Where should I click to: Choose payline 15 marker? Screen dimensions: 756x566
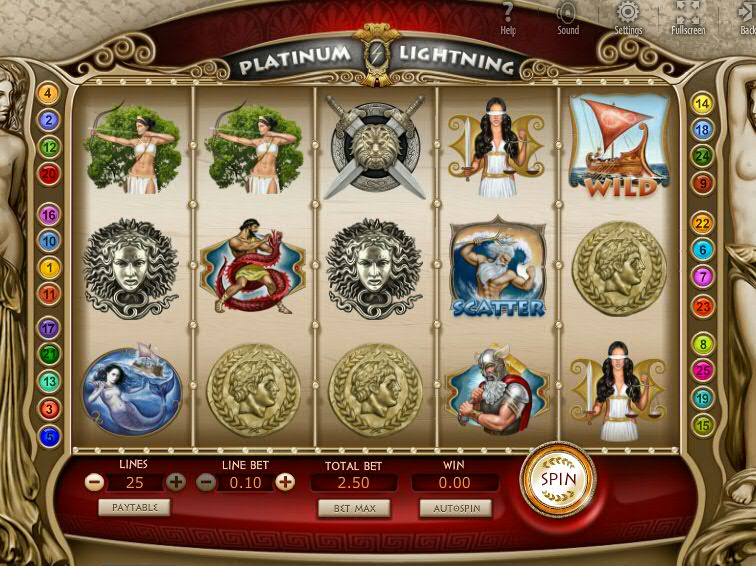pos(703,425)
